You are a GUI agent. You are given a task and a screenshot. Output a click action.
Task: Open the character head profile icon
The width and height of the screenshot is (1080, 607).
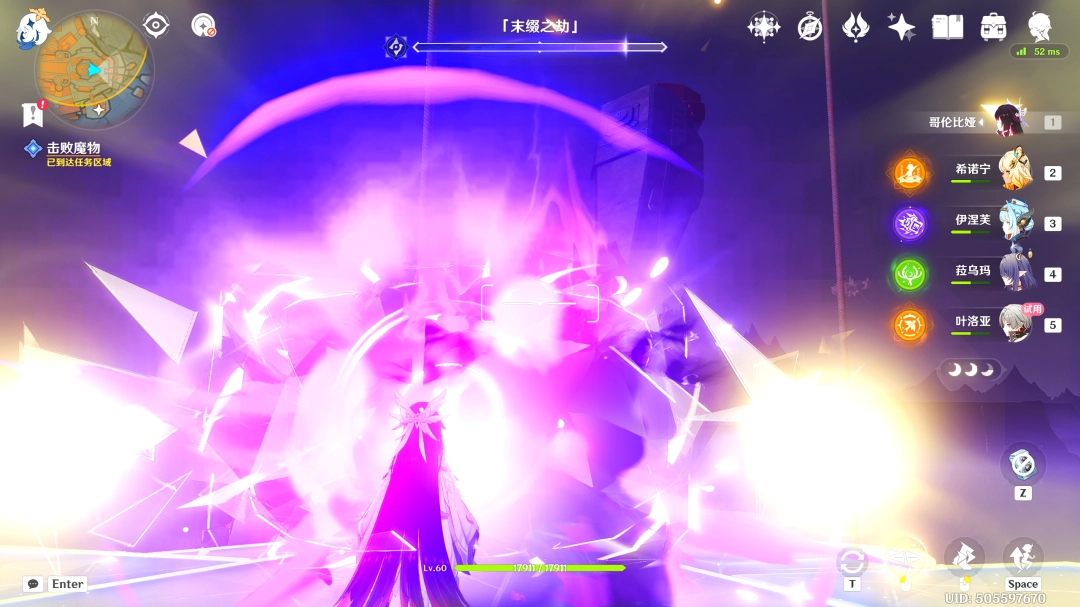point(1040,27)
